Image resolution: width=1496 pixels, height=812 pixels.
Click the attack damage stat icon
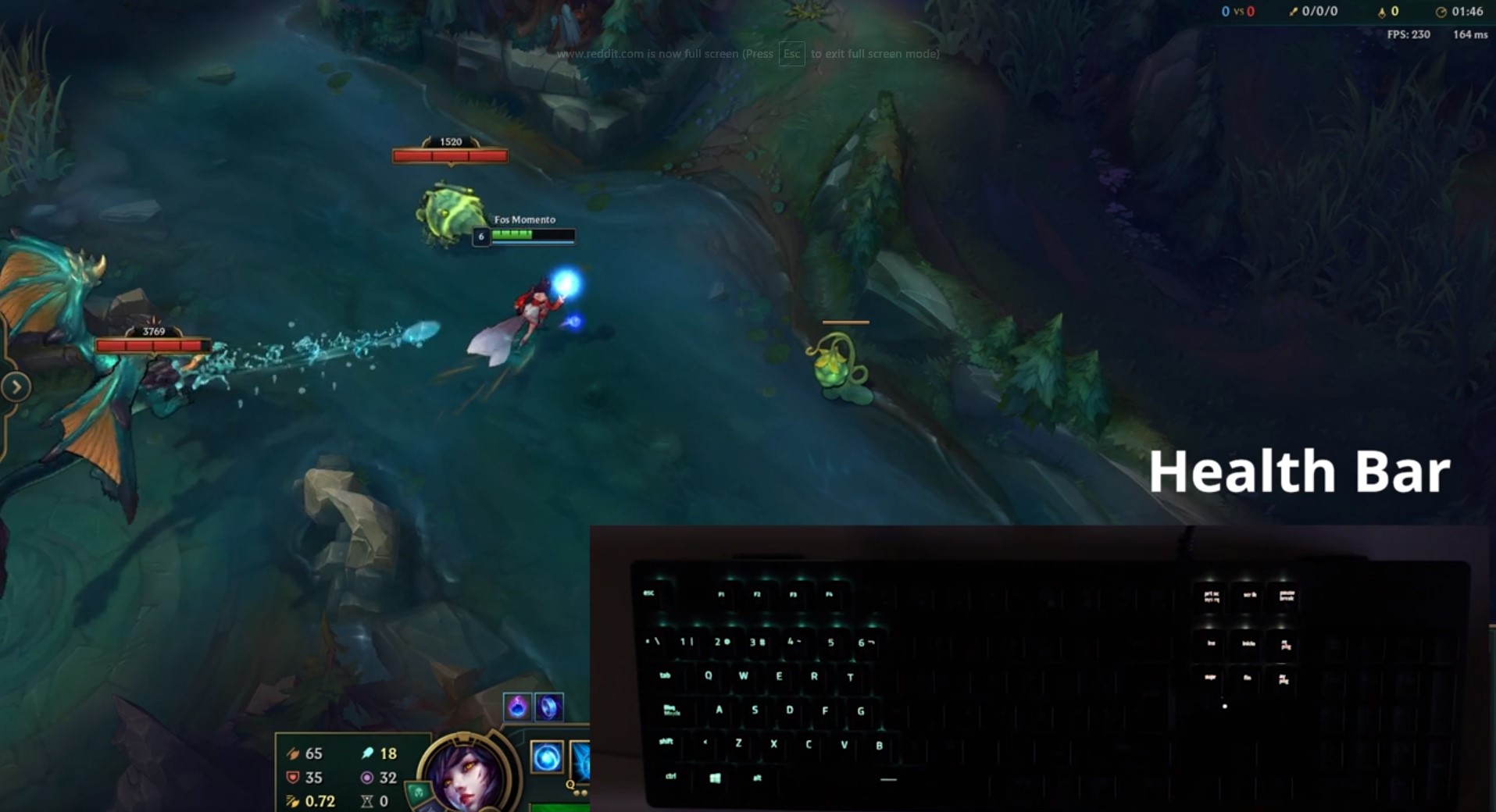click(292, 754)
